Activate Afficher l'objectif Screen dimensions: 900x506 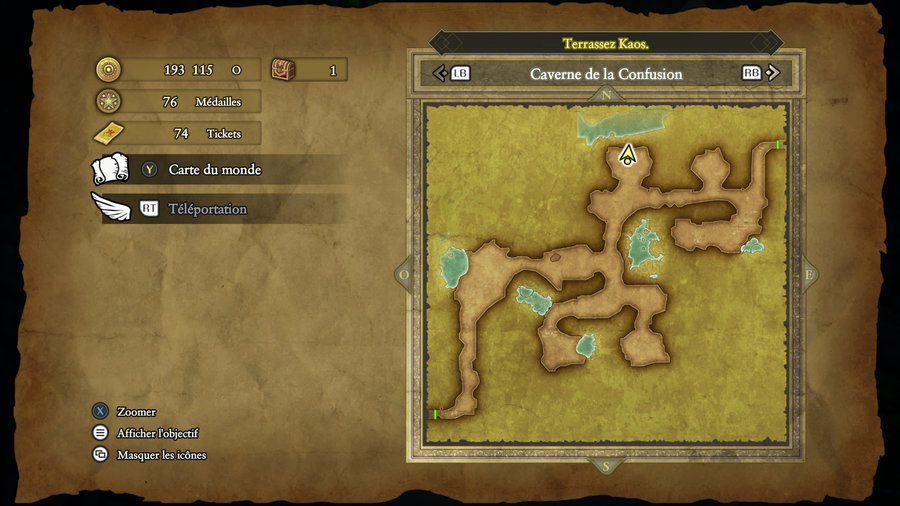[157, 433]
